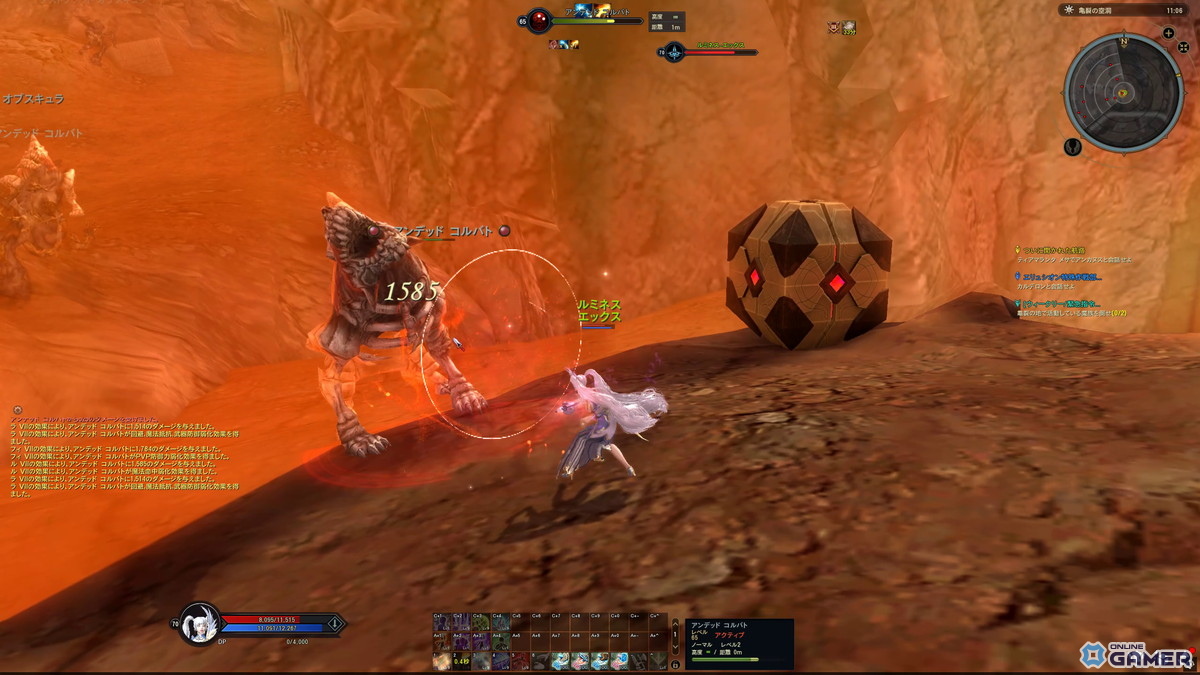The image size is (1200, 675).
Task: Toggle the hotbar lock icon
Action: tap(674, 664)
